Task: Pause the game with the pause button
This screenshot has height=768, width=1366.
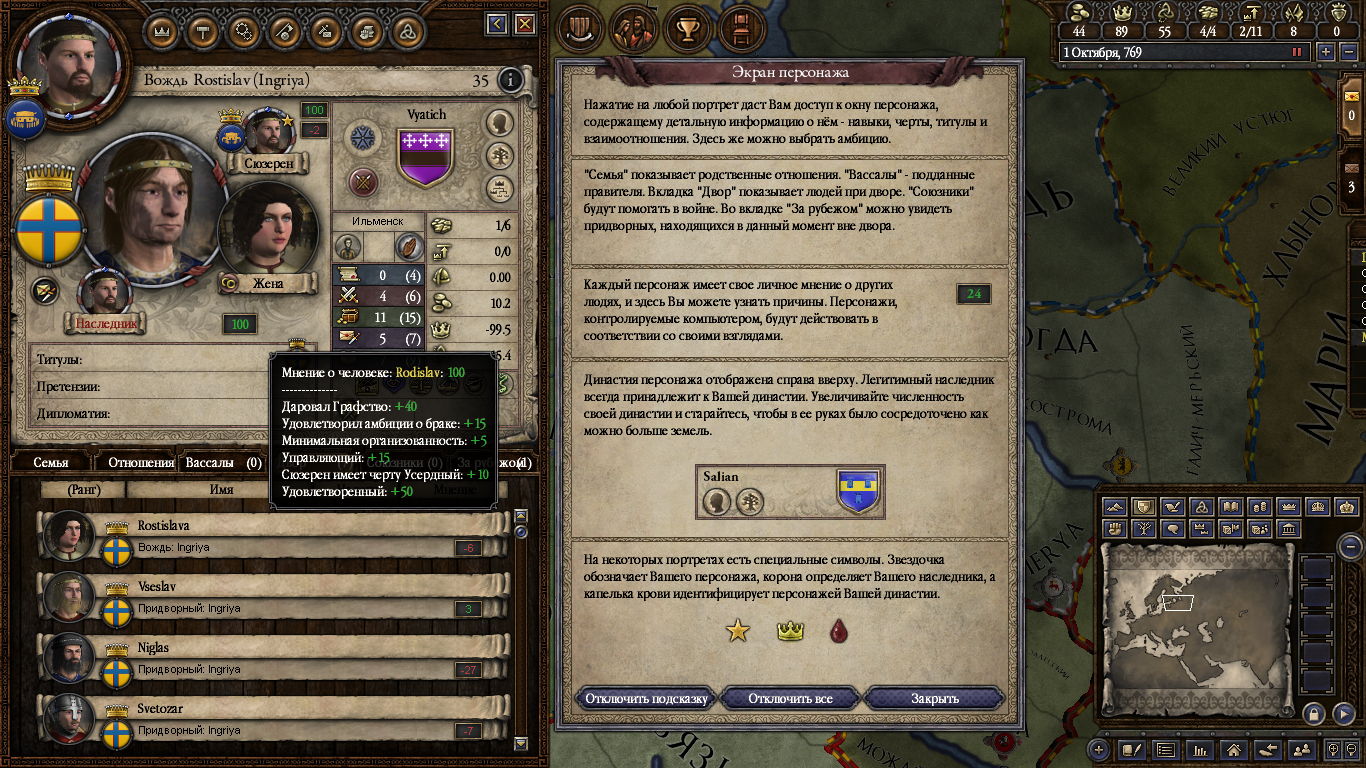Action: 1297,52
